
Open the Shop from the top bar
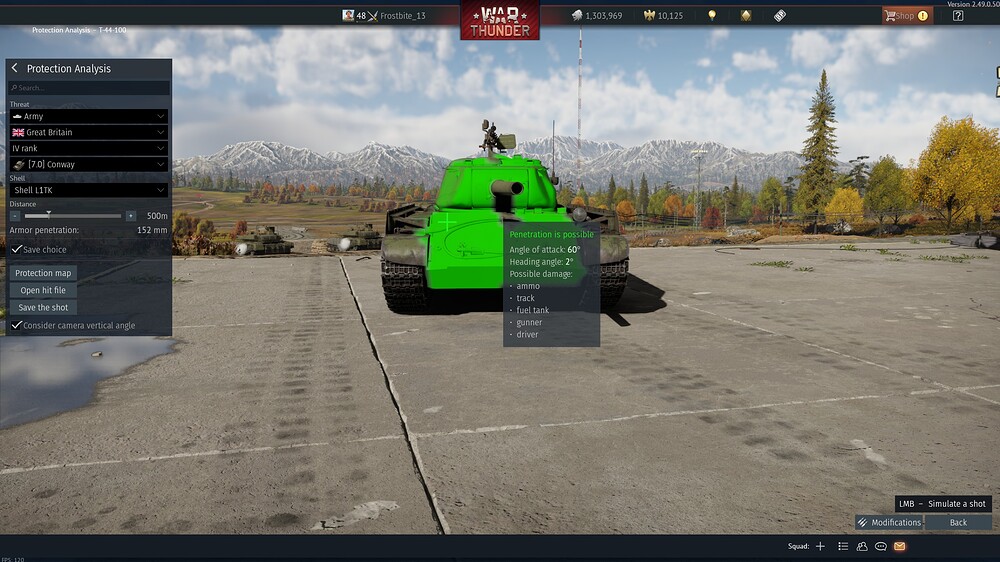[906, 16]
